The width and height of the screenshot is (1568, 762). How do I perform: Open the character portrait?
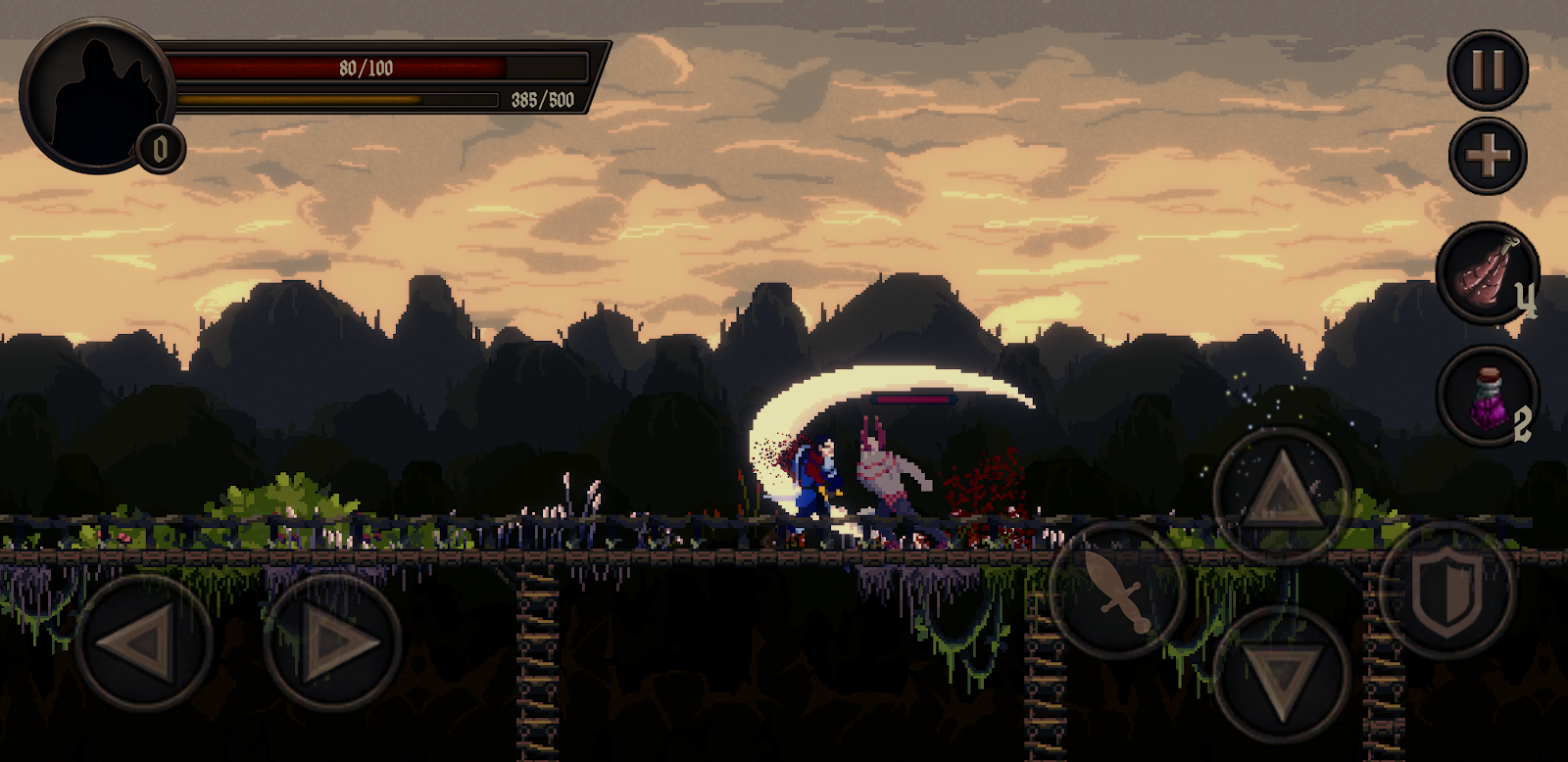pyautogui.click(x=96, y=95)
